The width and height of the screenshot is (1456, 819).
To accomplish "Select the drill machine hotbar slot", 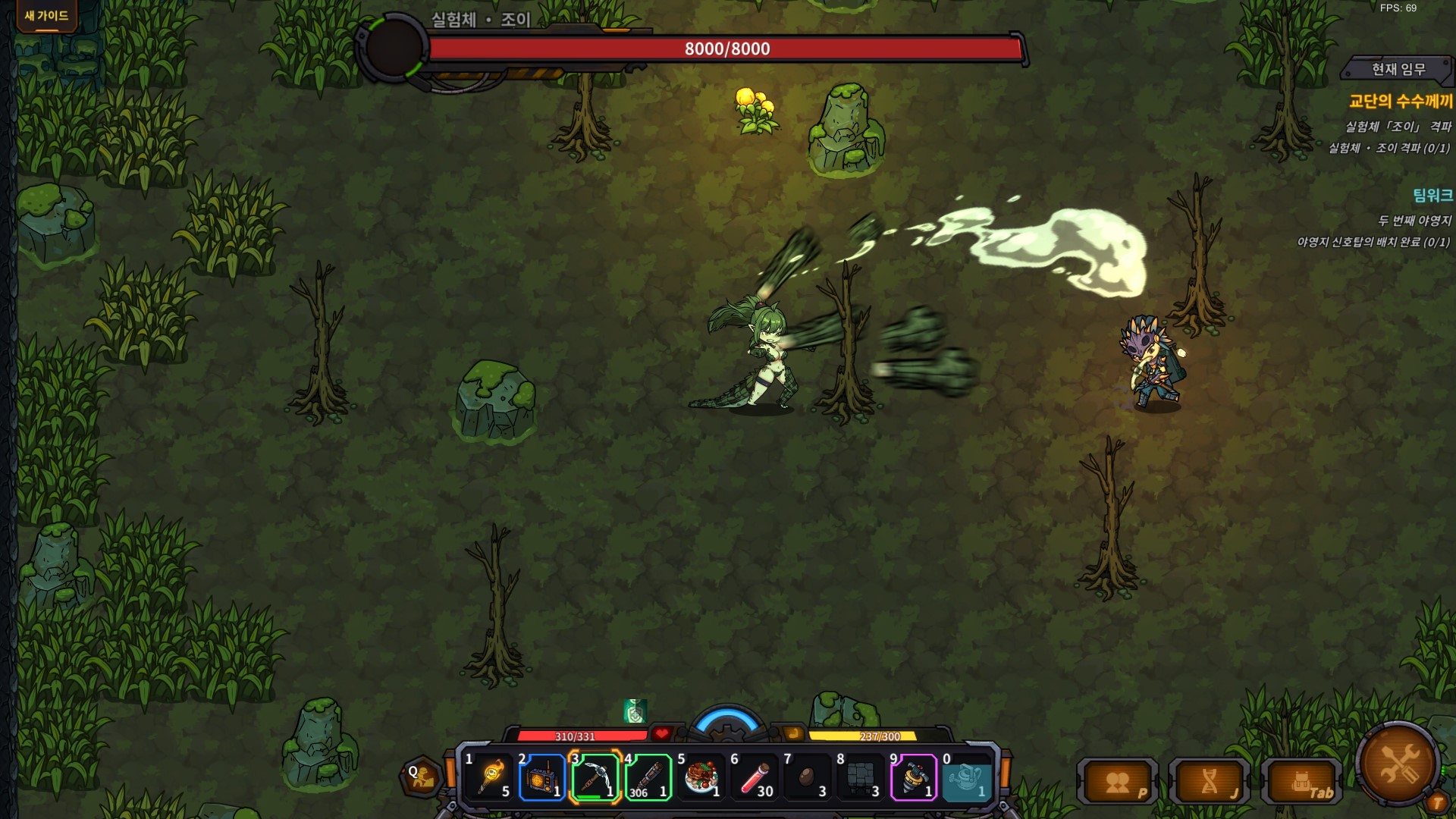I will pos(914,777).
